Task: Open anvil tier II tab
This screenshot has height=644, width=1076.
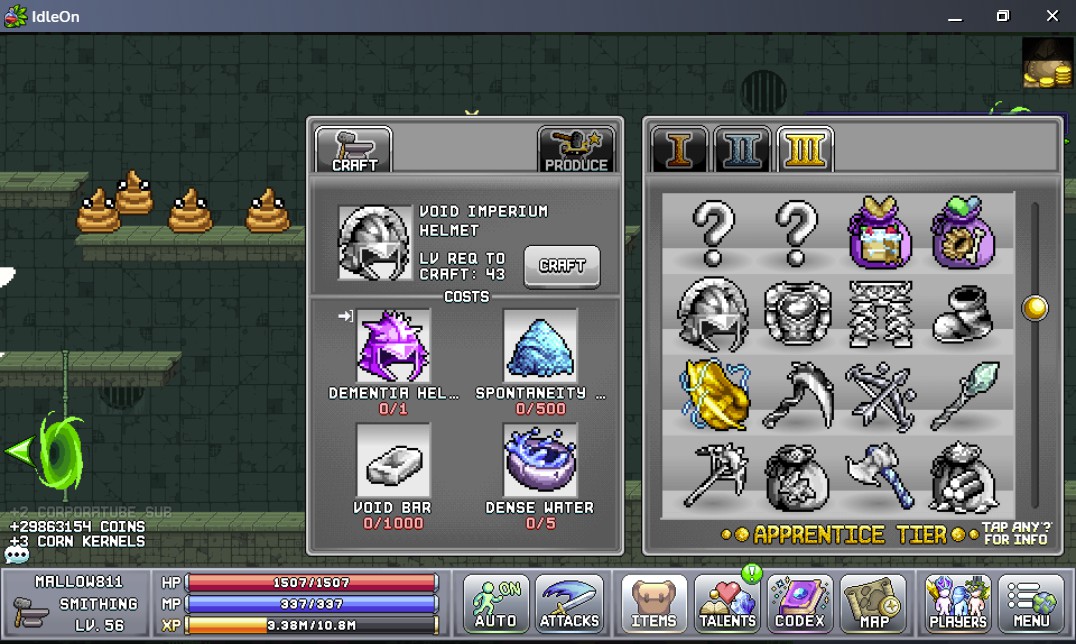Action: [x=742, y=150]
